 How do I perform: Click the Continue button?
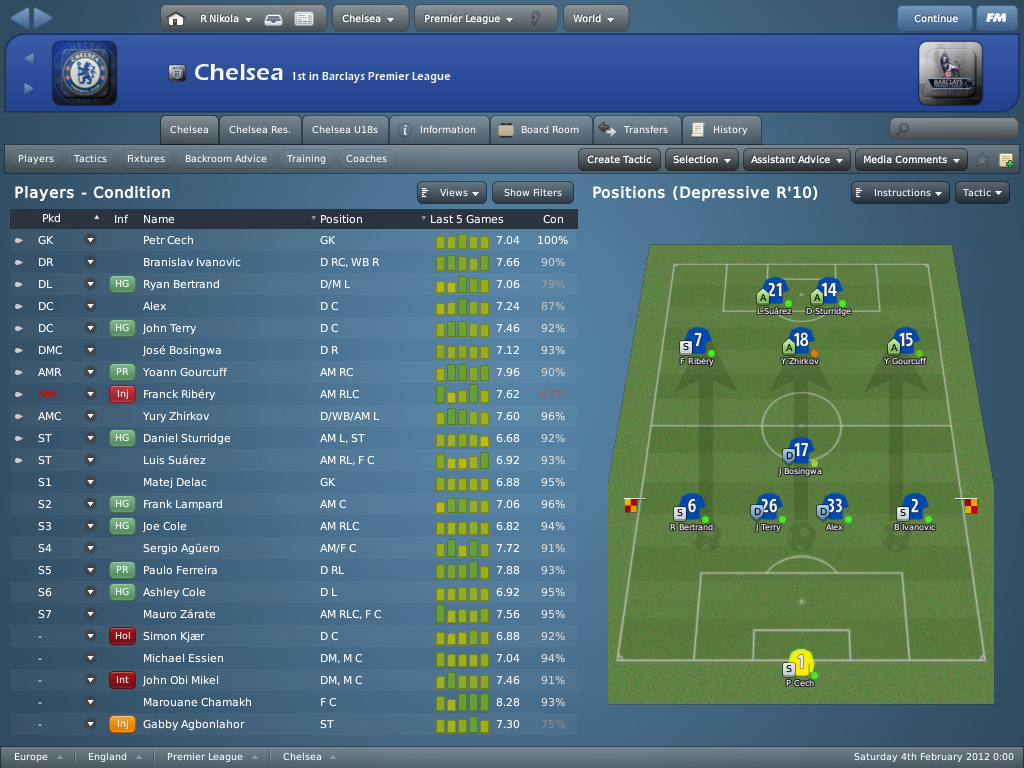(935, 18)
